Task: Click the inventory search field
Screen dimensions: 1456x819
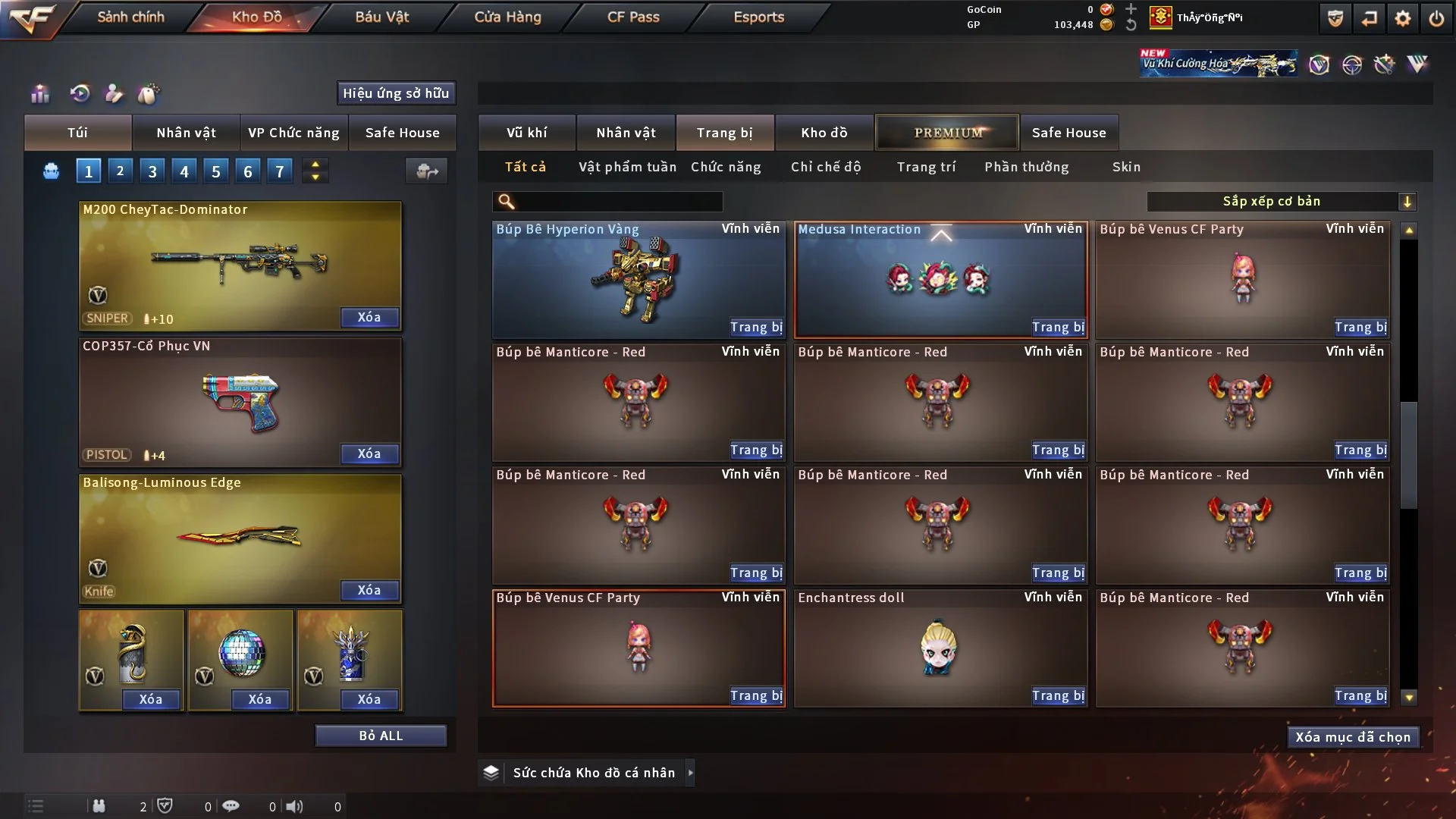Action: 618,201
